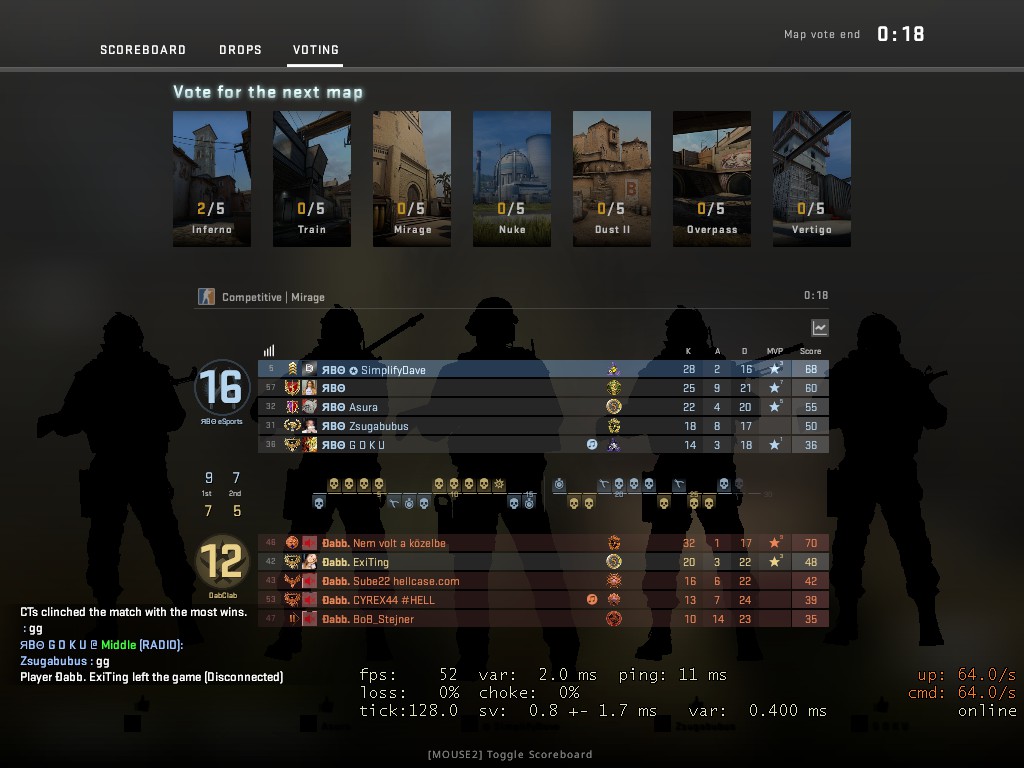
Task: Vote for the Vertigo map
Action: point(812,178)
